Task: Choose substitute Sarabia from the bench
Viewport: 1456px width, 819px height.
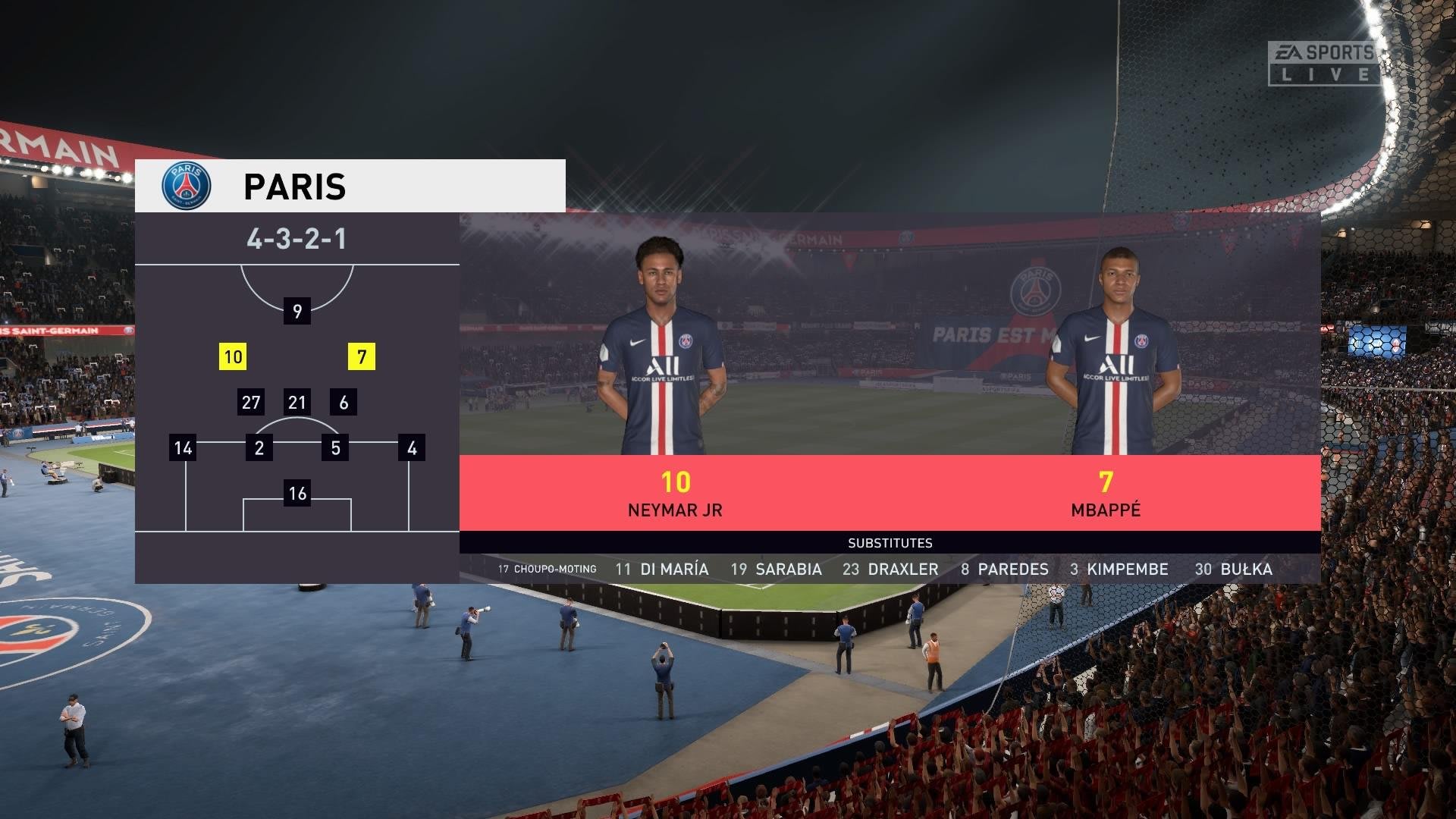Action: point(777,569)
